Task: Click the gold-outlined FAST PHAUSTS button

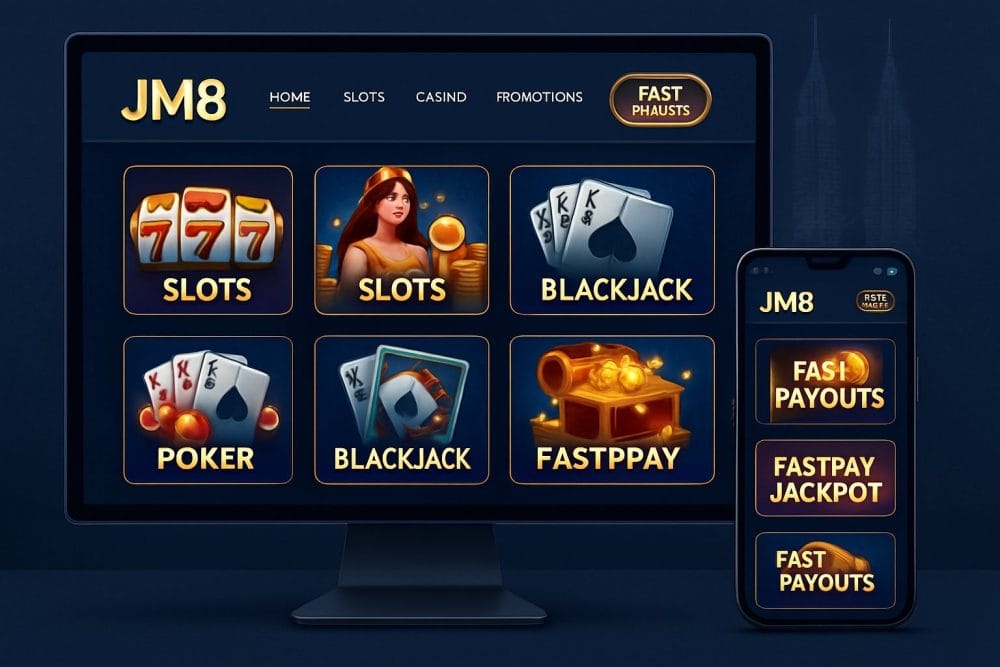Action: [660, 101]
